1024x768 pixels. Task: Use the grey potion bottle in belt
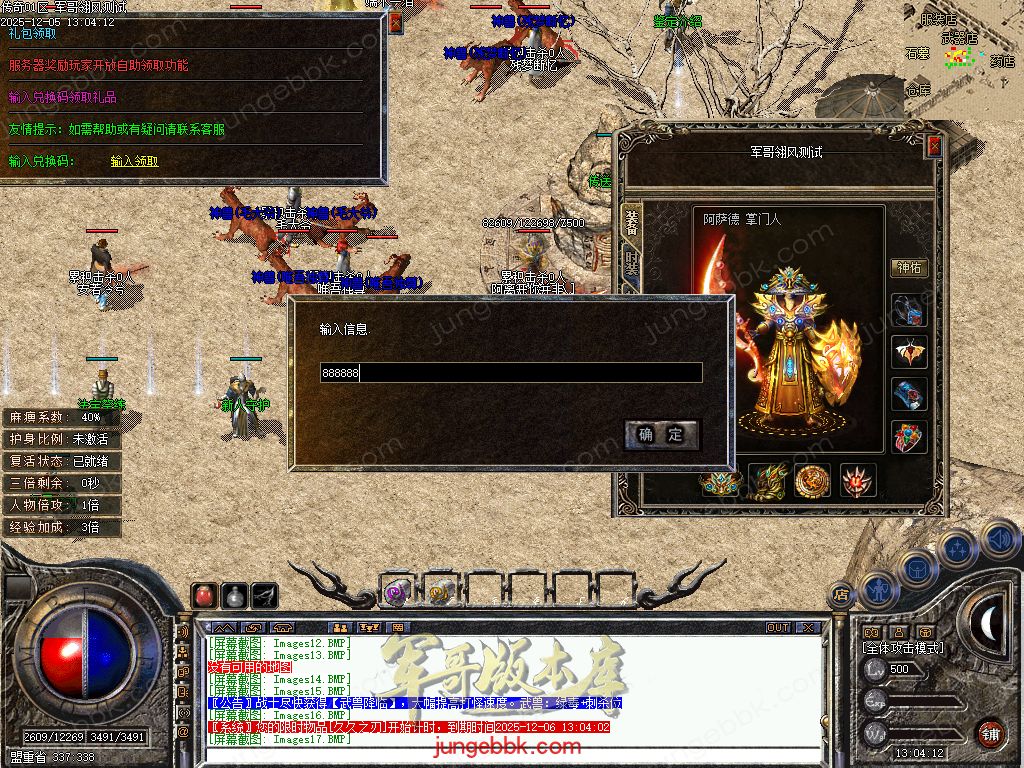coord(234,595)
